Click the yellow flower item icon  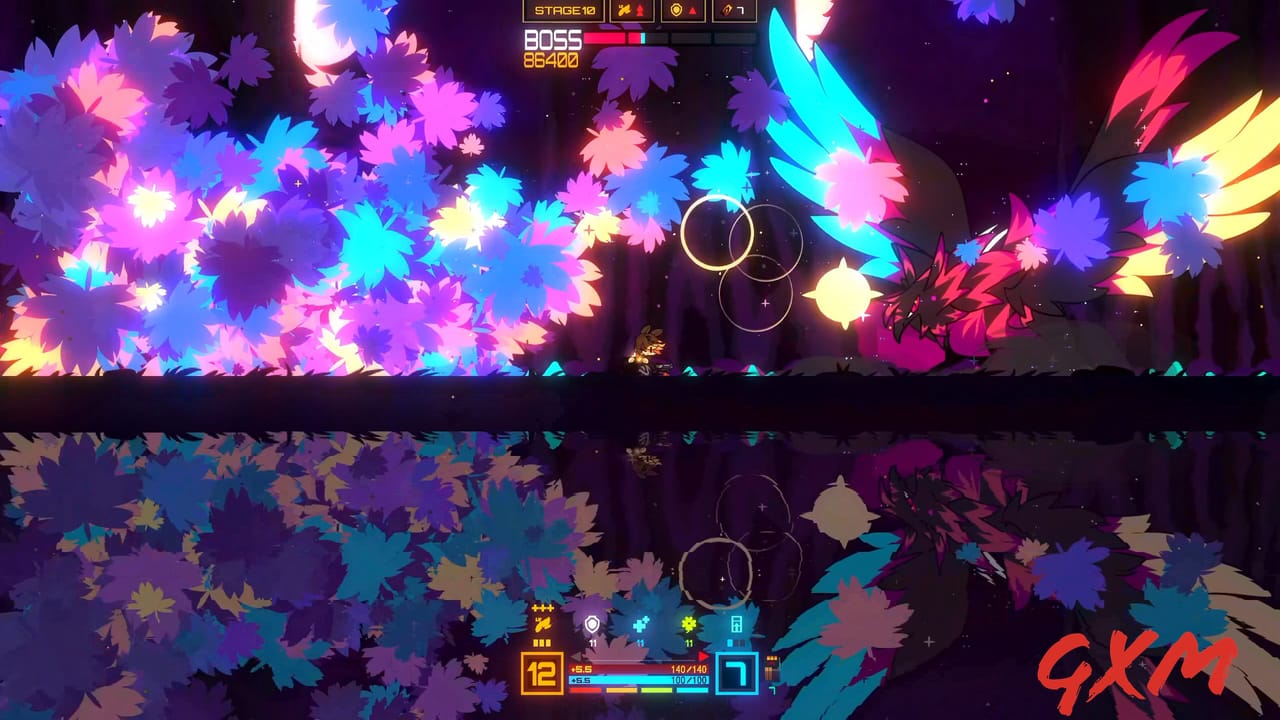pyautogui.click(x=690, y=624)
